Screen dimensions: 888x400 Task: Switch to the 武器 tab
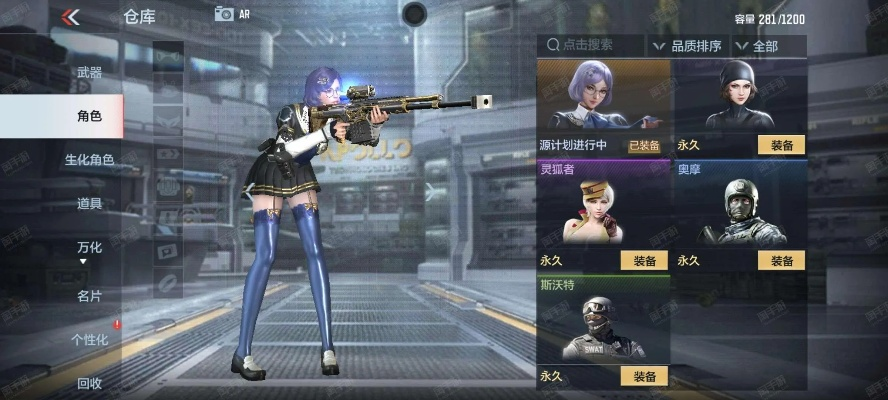coord(89,73)
